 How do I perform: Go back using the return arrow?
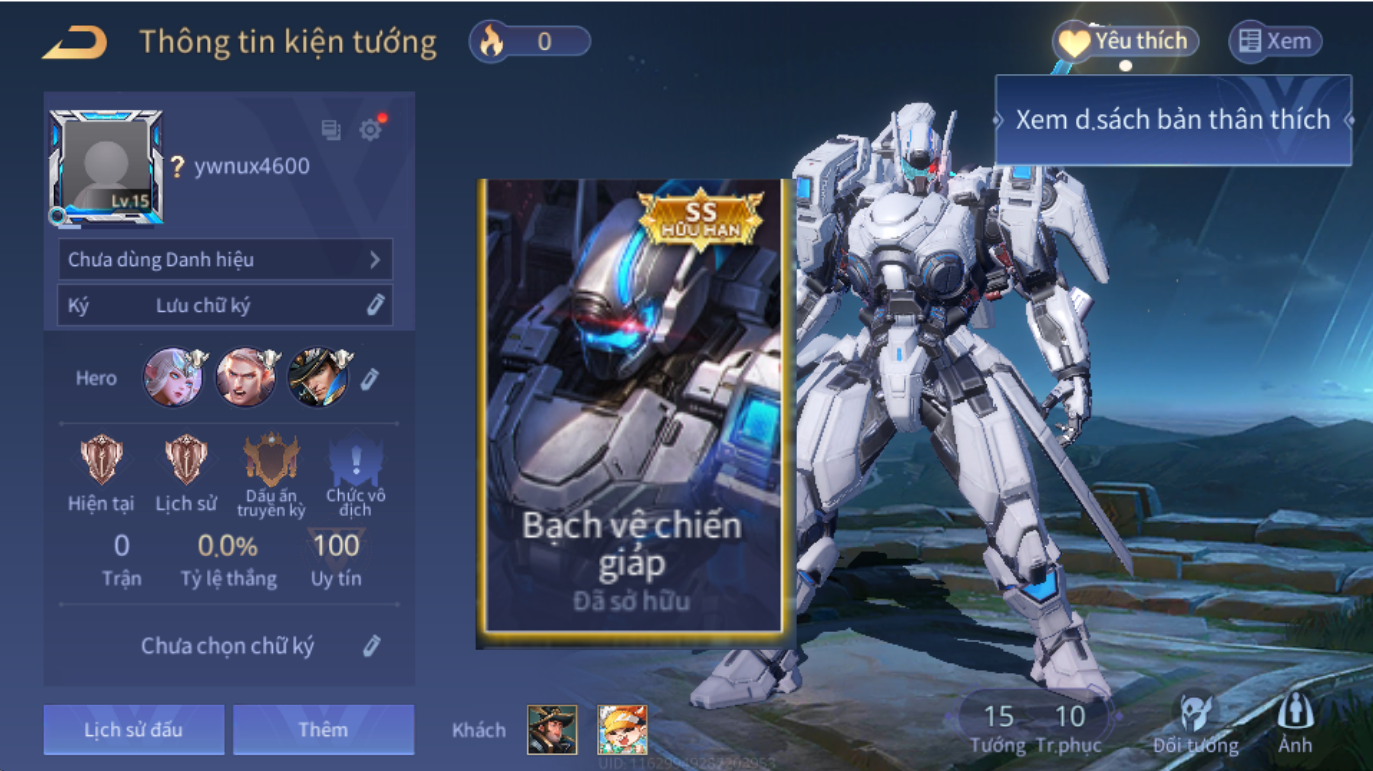(75, 42)
